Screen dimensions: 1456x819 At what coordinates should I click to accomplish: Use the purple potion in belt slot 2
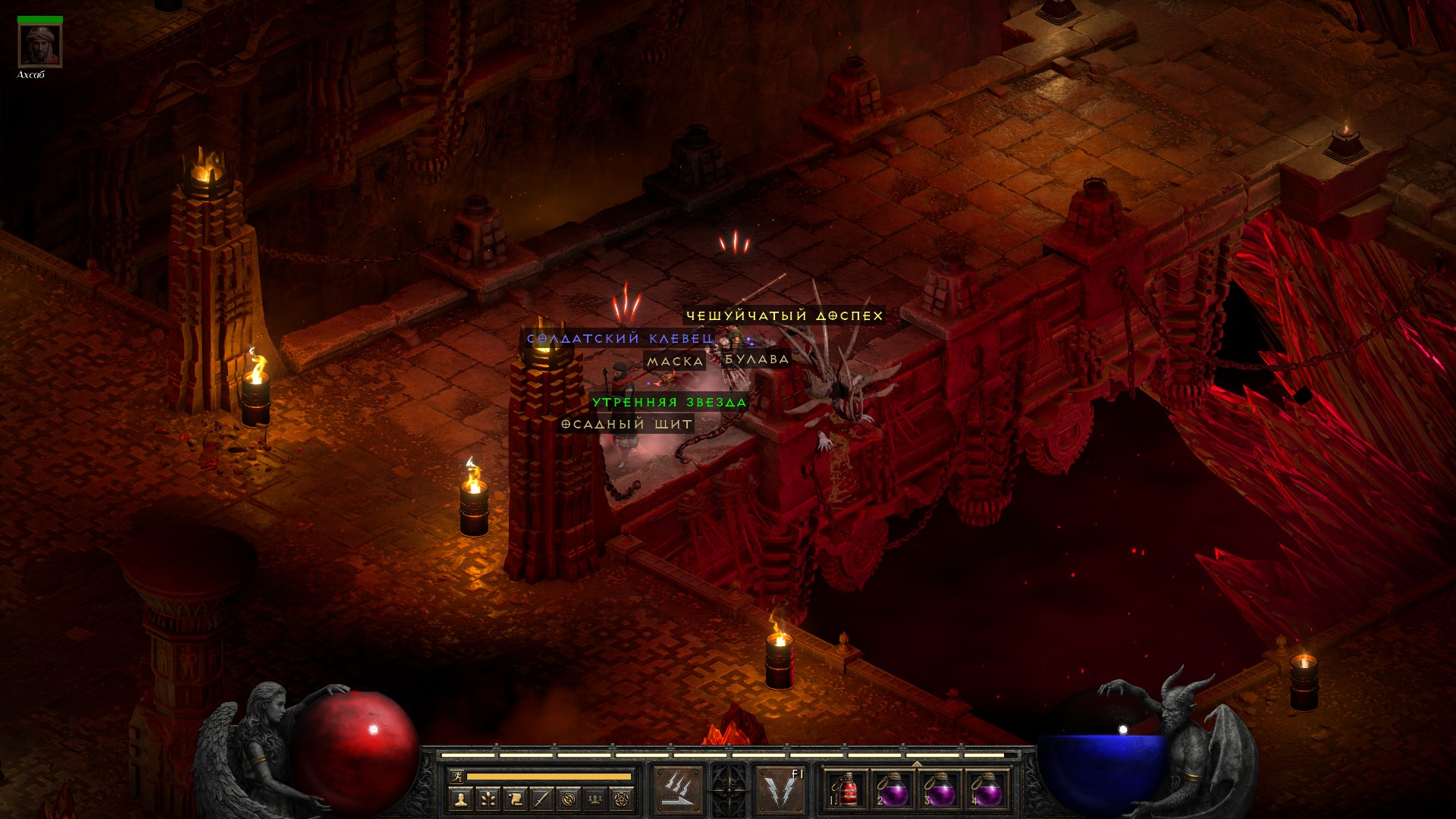(893, 792)
